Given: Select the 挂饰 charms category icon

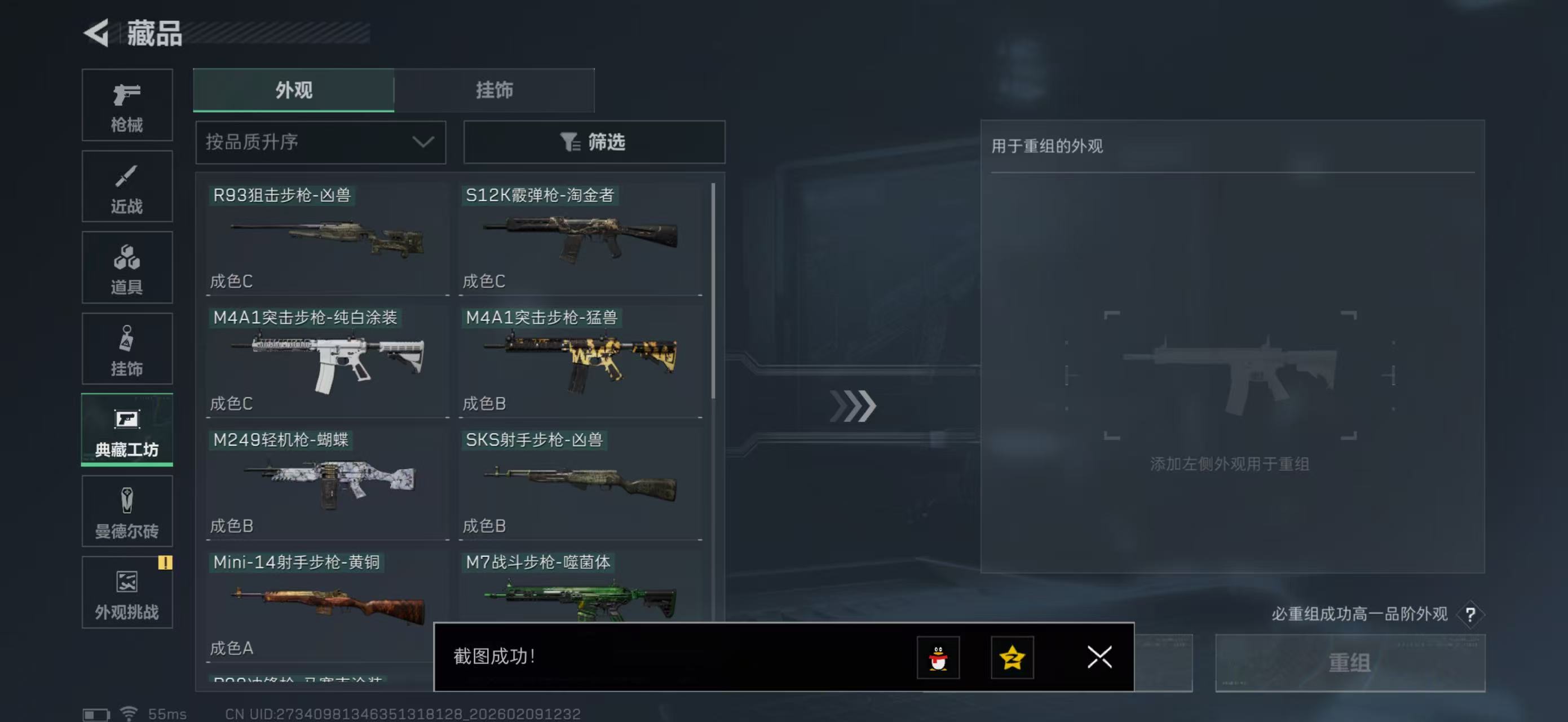Looking at the screenshot, I should click(127, 349).
